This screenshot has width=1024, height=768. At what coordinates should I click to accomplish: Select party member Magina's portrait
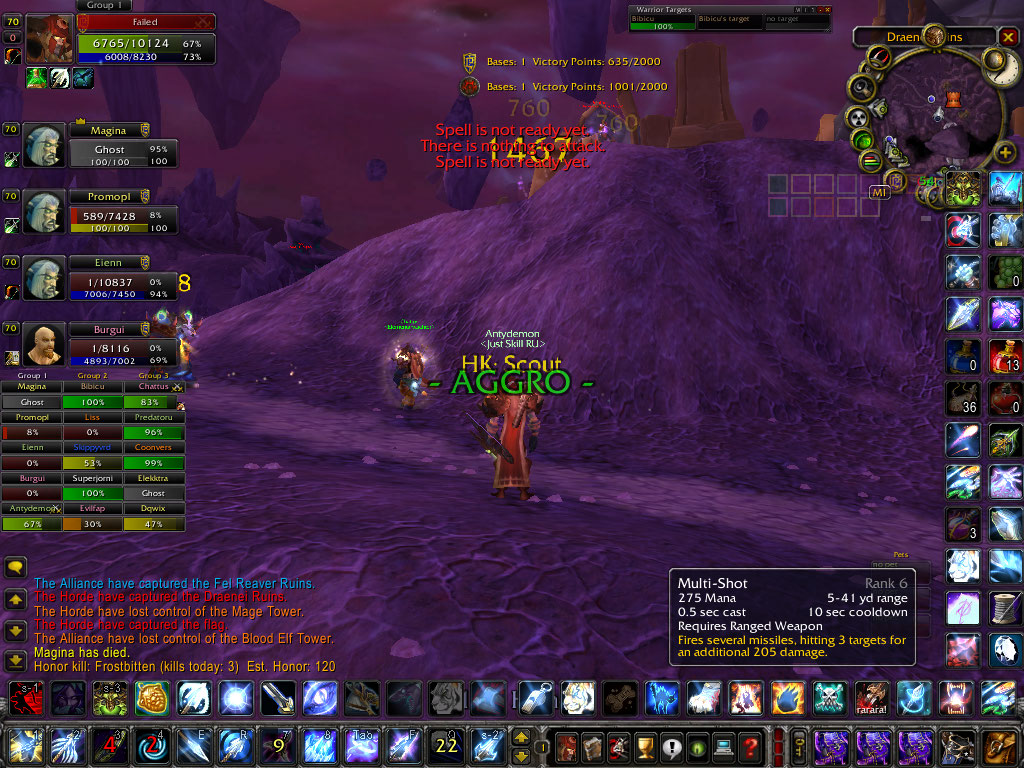pos(44,146)
